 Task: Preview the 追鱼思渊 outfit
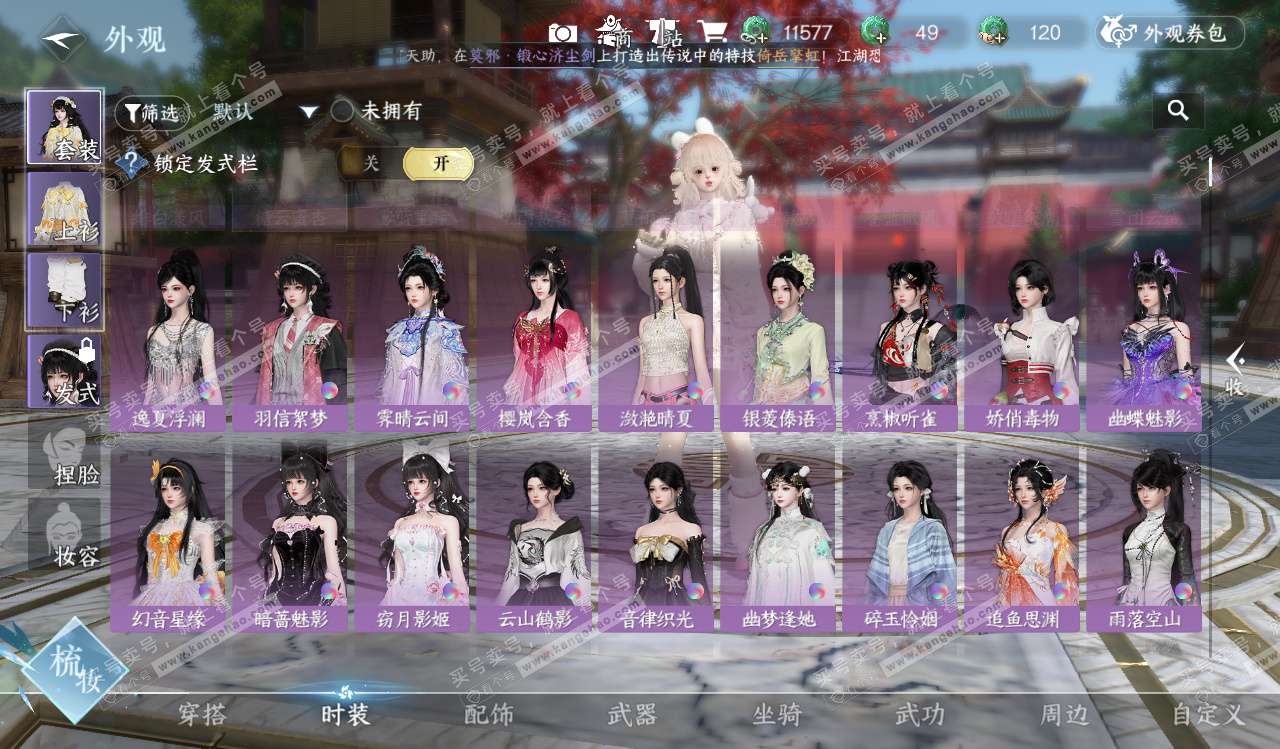coord(1022,538)
